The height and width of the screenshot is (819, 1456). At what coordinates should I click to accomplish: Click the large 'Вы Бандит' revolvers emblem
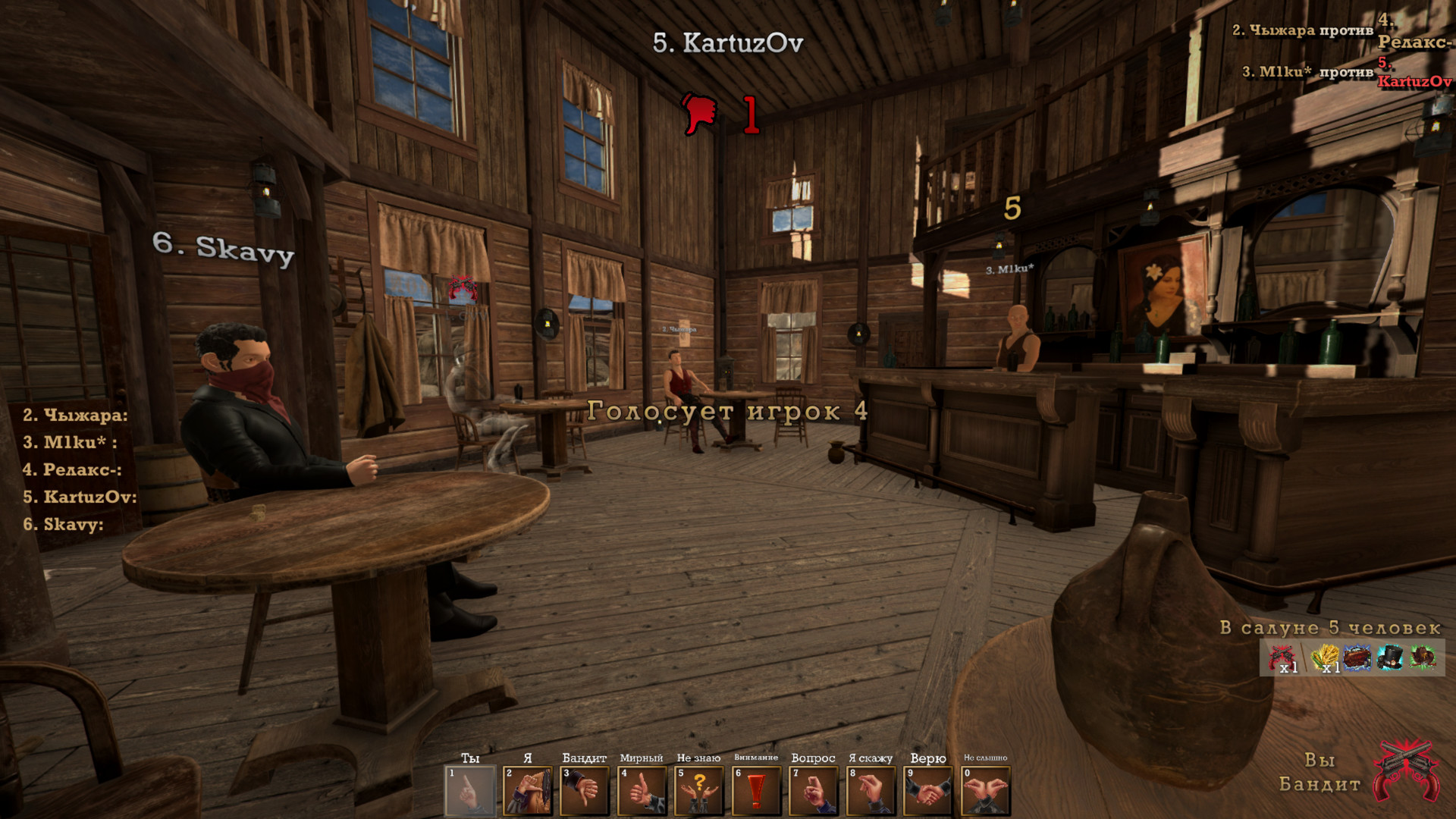pyautogui.click(x=1407, y=771)
